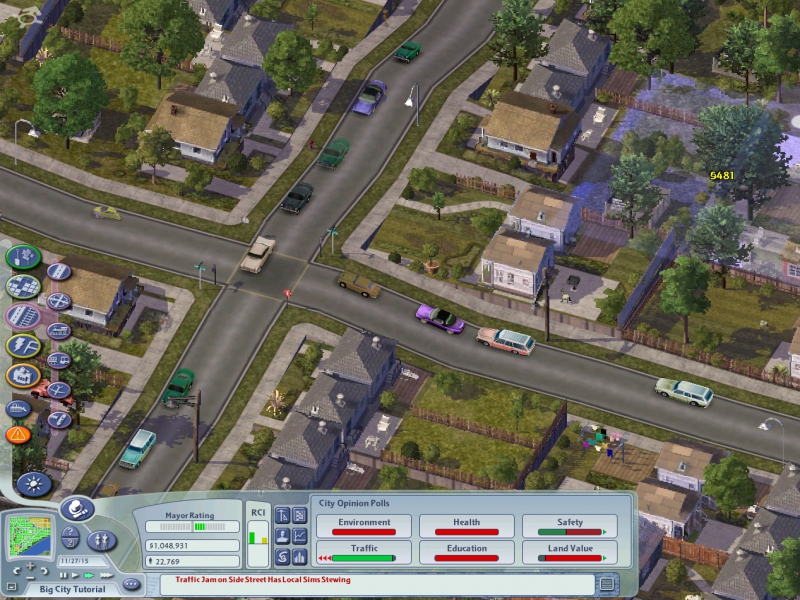Image resolution: width=800 pixels, height=600 pixels.
Task: Choose the road build tool
Action: [59, 271]
